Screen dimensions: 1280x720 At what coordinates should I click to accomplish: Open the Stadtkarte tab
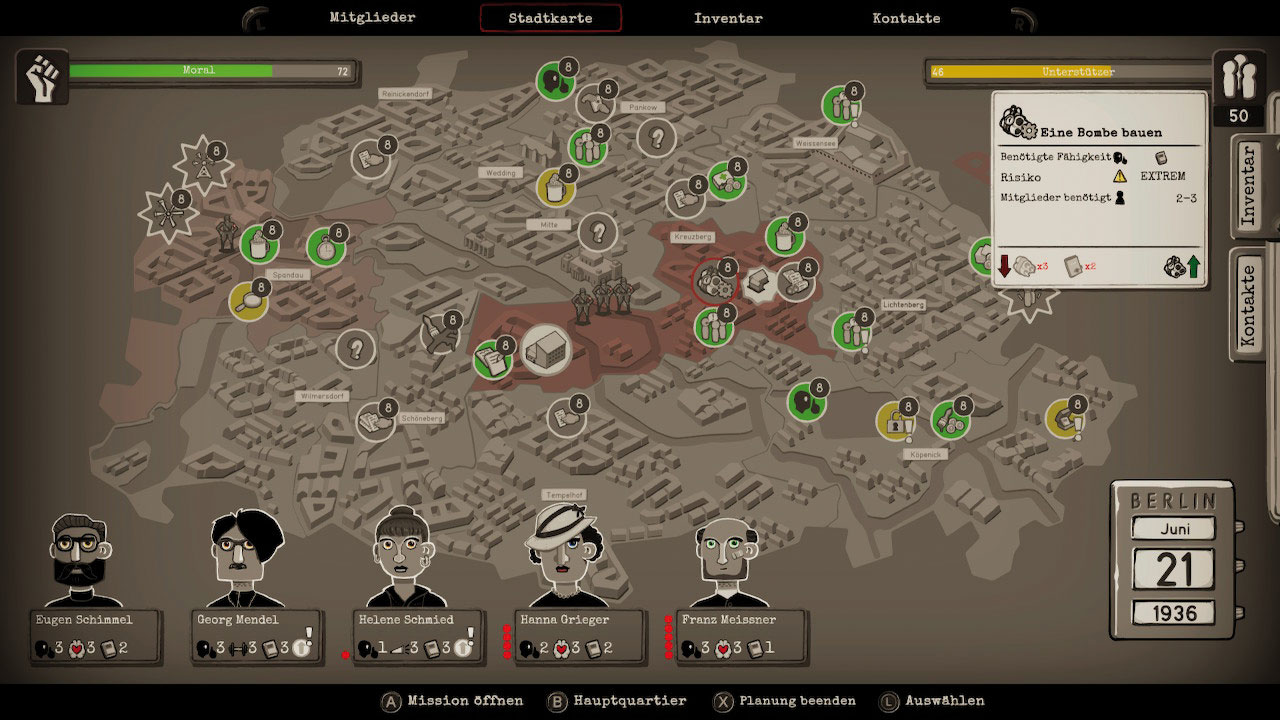(550, 18)
